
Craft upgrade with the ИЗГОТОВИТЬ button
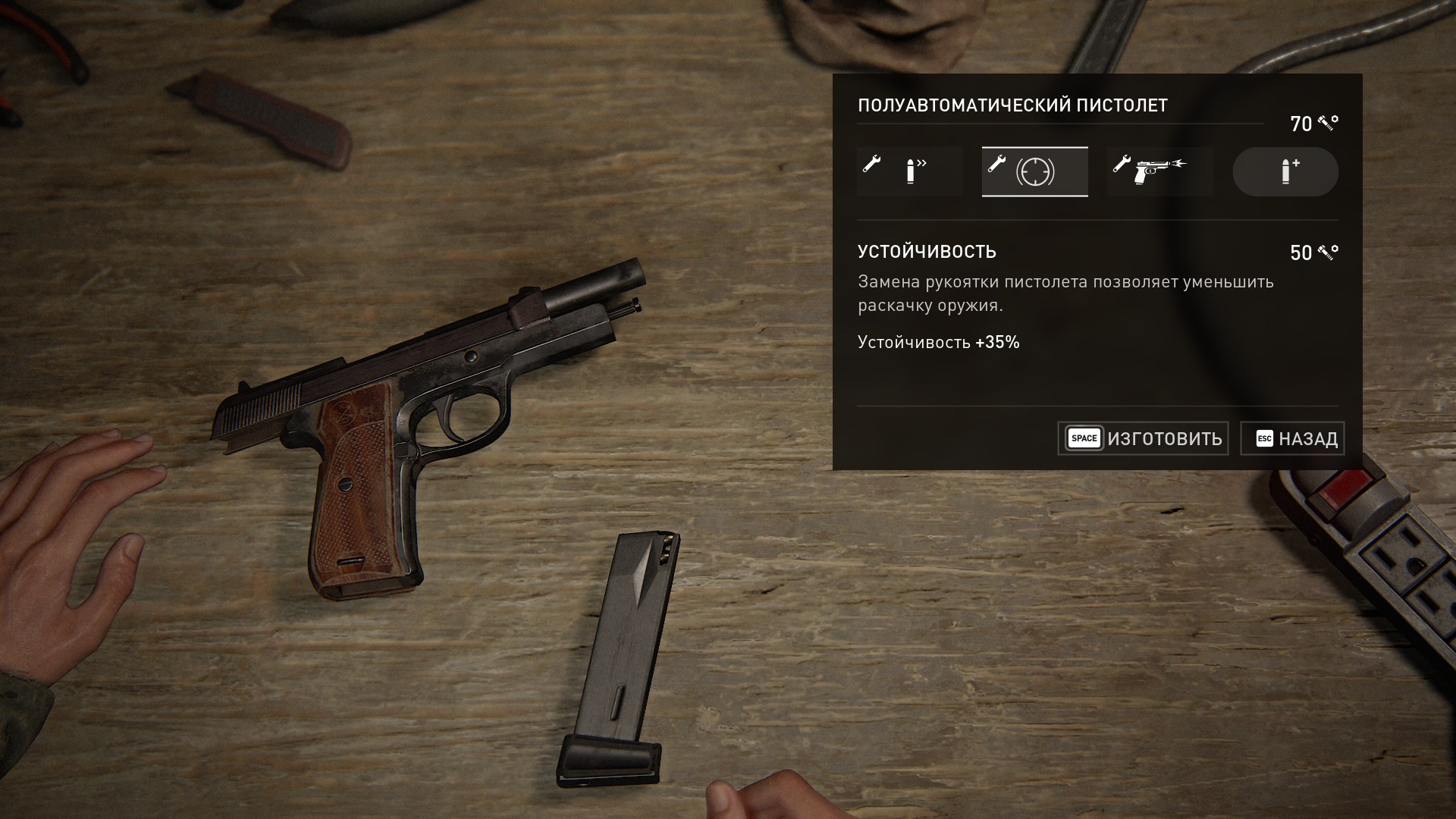tap(1143, 438)
